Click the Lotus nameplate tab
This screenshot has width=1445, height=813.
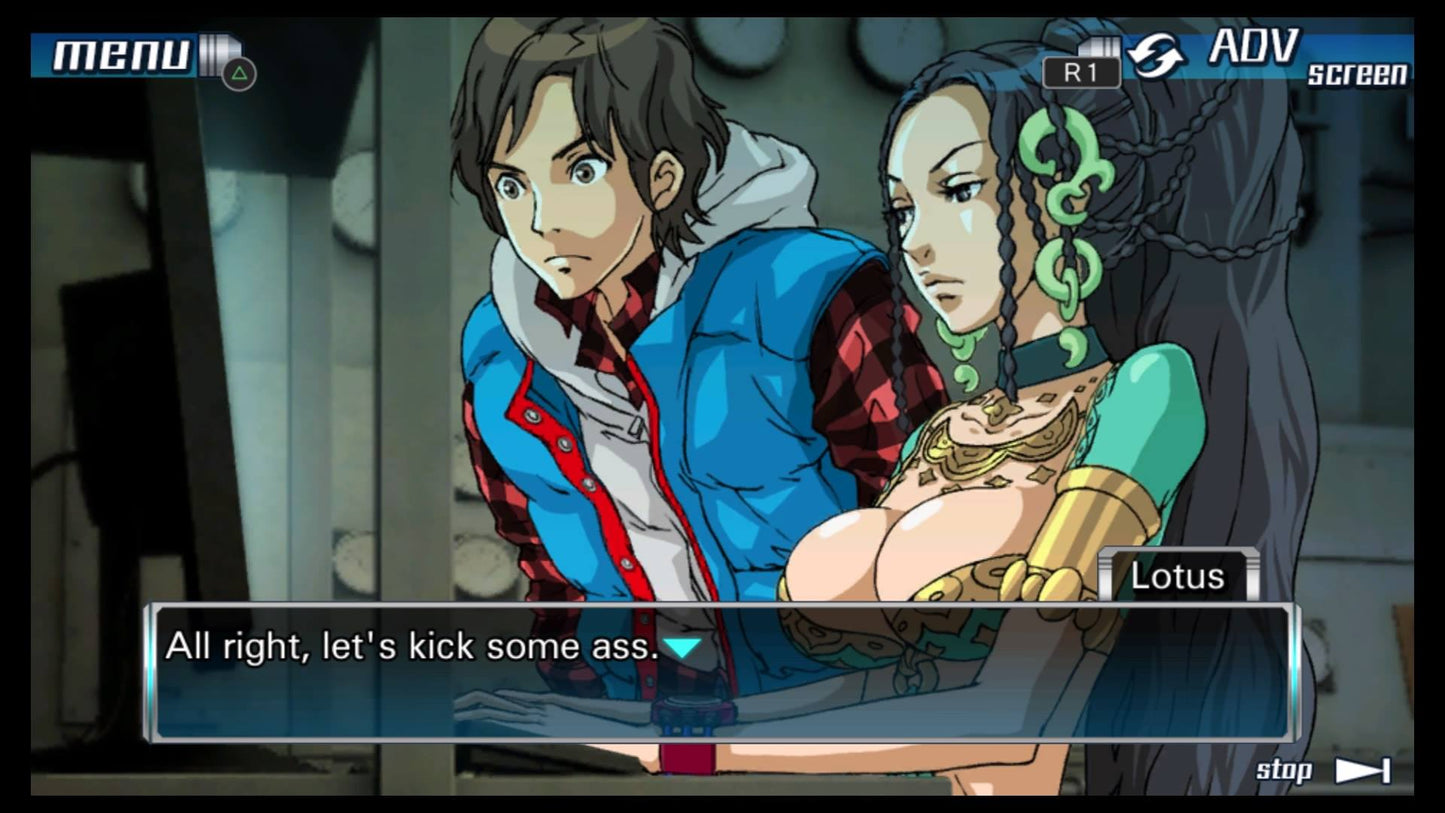click(1178, 576)
